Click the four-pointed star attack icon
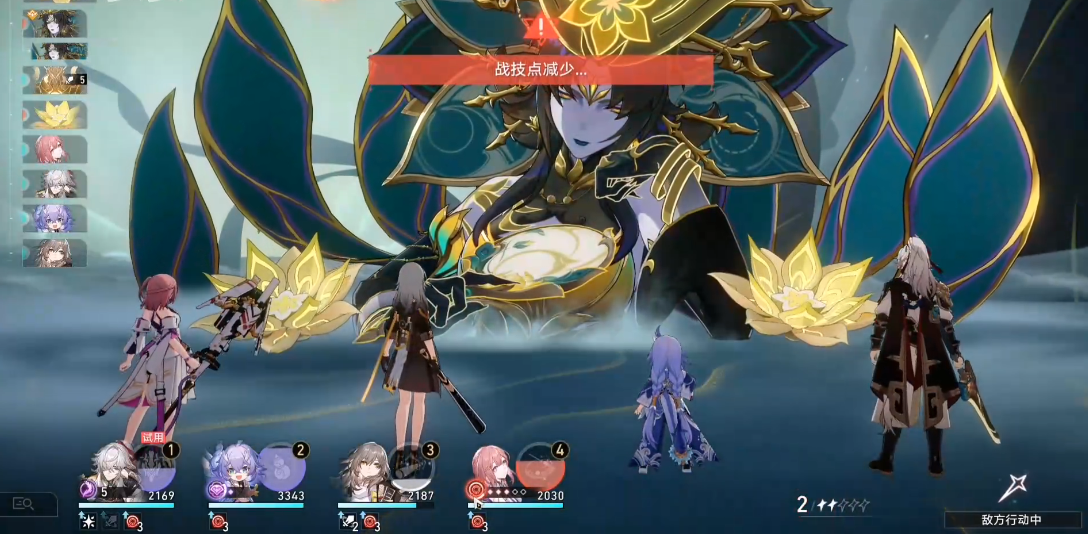 click(x=1013, y=487)
